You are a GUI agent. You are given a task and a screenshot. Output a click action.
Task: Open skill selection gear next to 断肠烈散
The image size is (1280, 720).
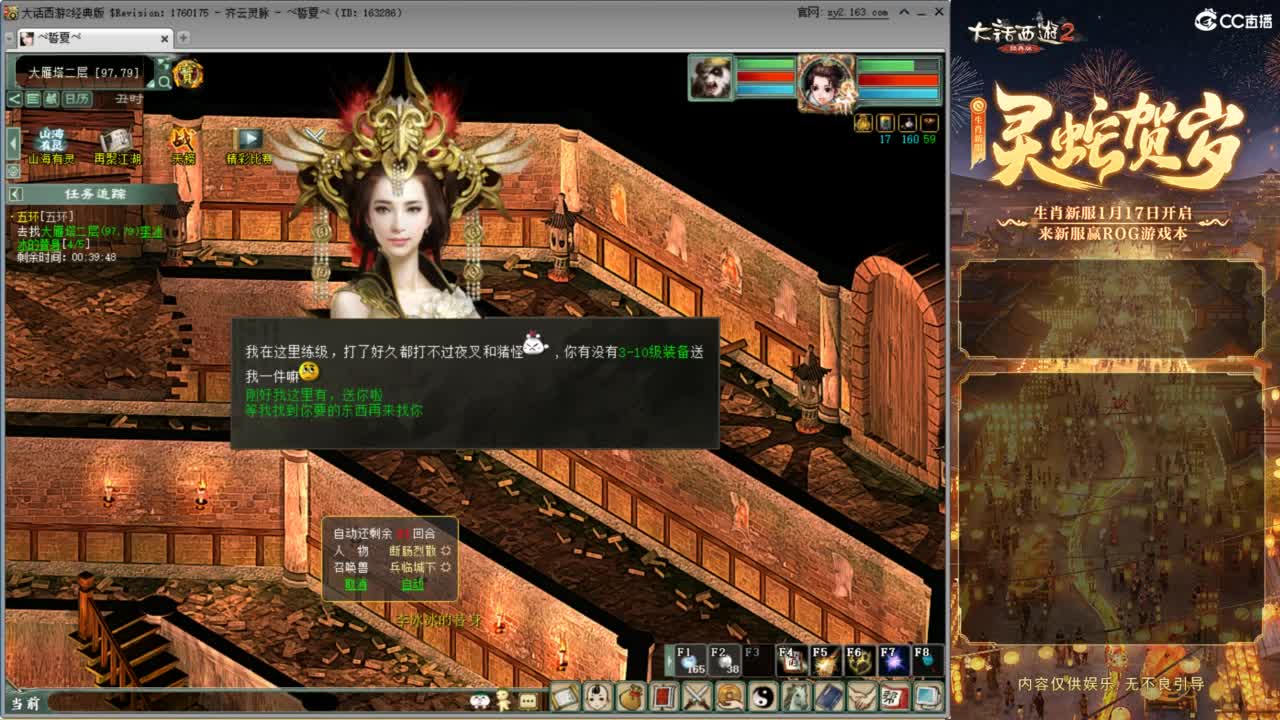(x=444, y=551)
